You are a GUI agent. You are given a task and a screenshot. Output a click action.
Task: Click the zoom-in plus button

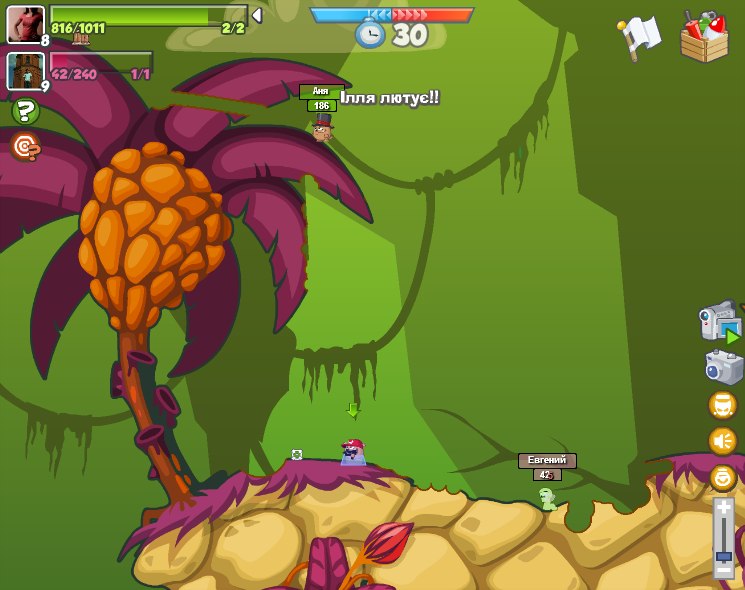click(x=723, y=507)
